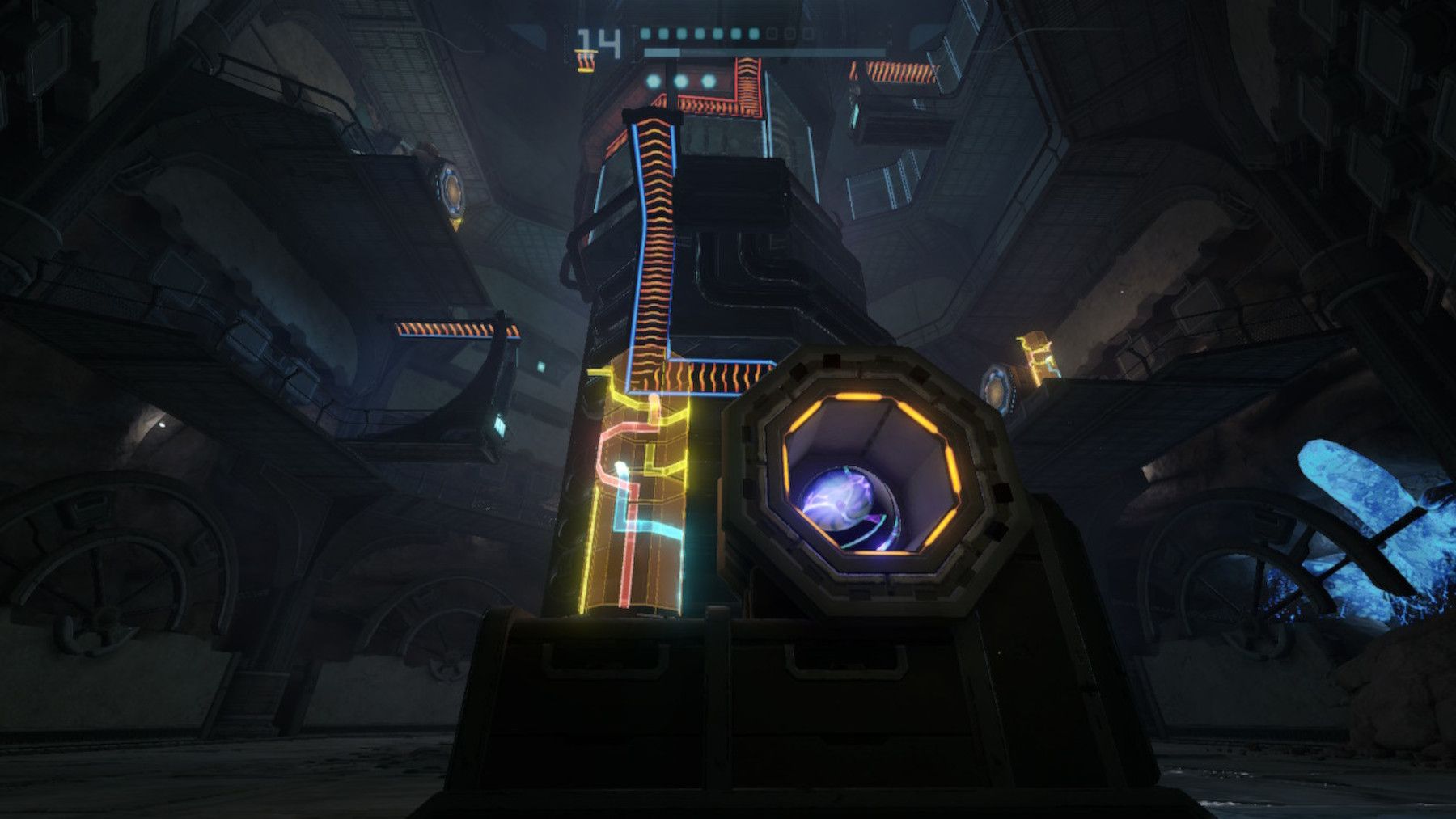Screen dimensions: 1456x819
Task: Toggle the last empty square in the dot counter
Action: tap(805, 34)
